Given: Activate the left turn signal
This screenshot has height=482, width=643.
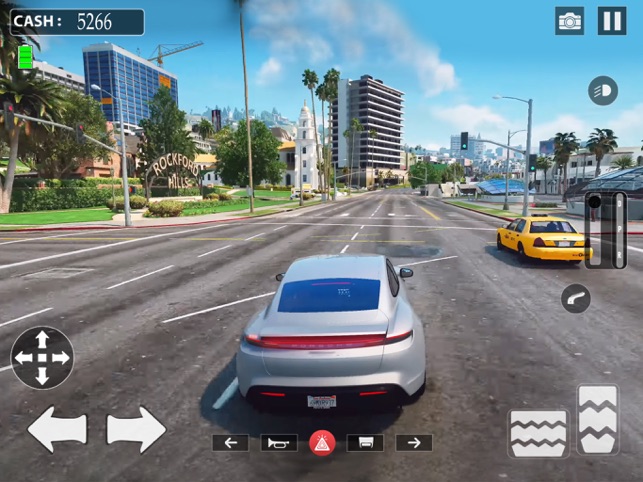Looking at the screenshot, I should (230, 442).
